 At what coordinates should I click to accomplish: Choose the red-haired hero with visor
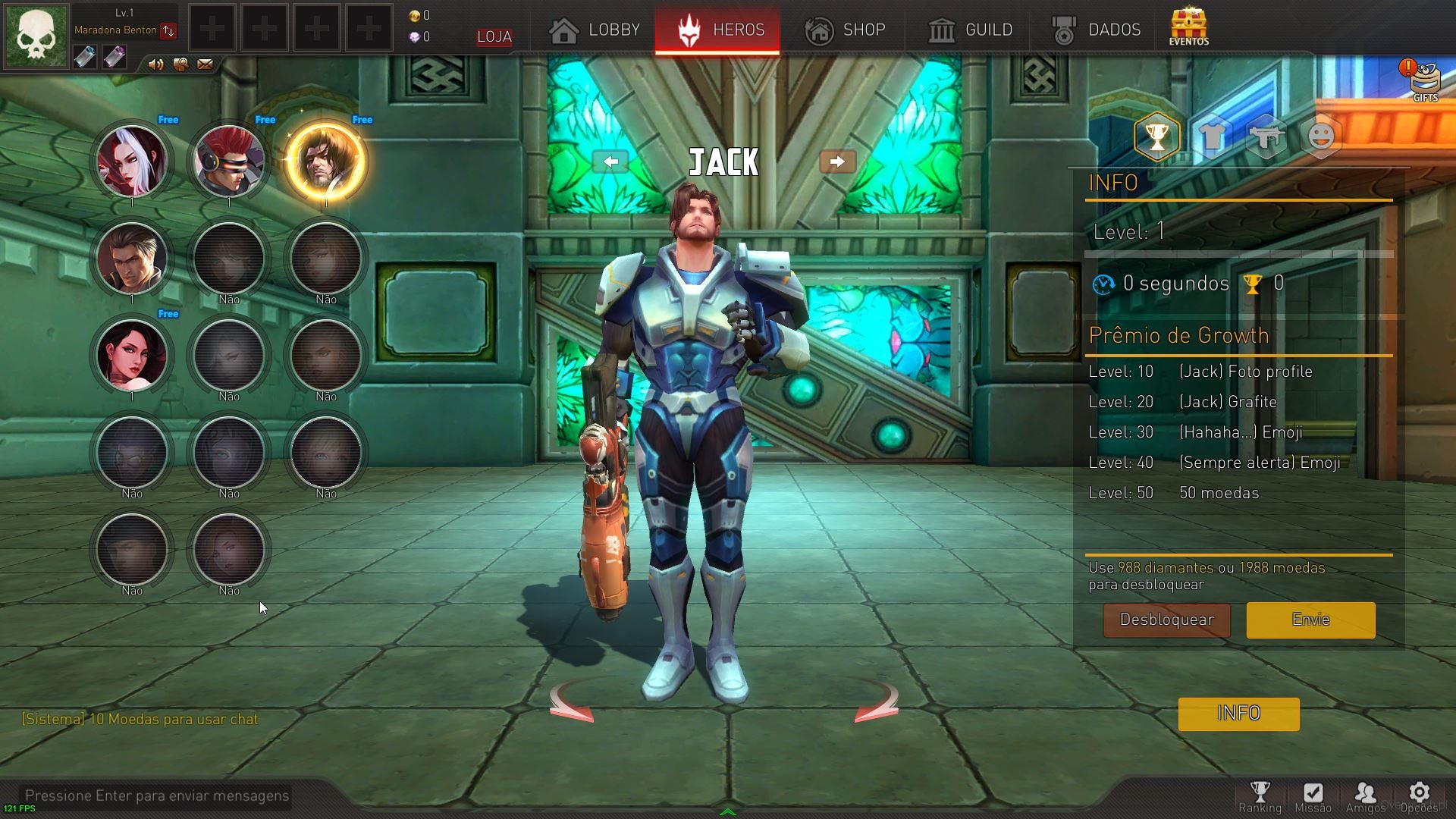point(229,162)
